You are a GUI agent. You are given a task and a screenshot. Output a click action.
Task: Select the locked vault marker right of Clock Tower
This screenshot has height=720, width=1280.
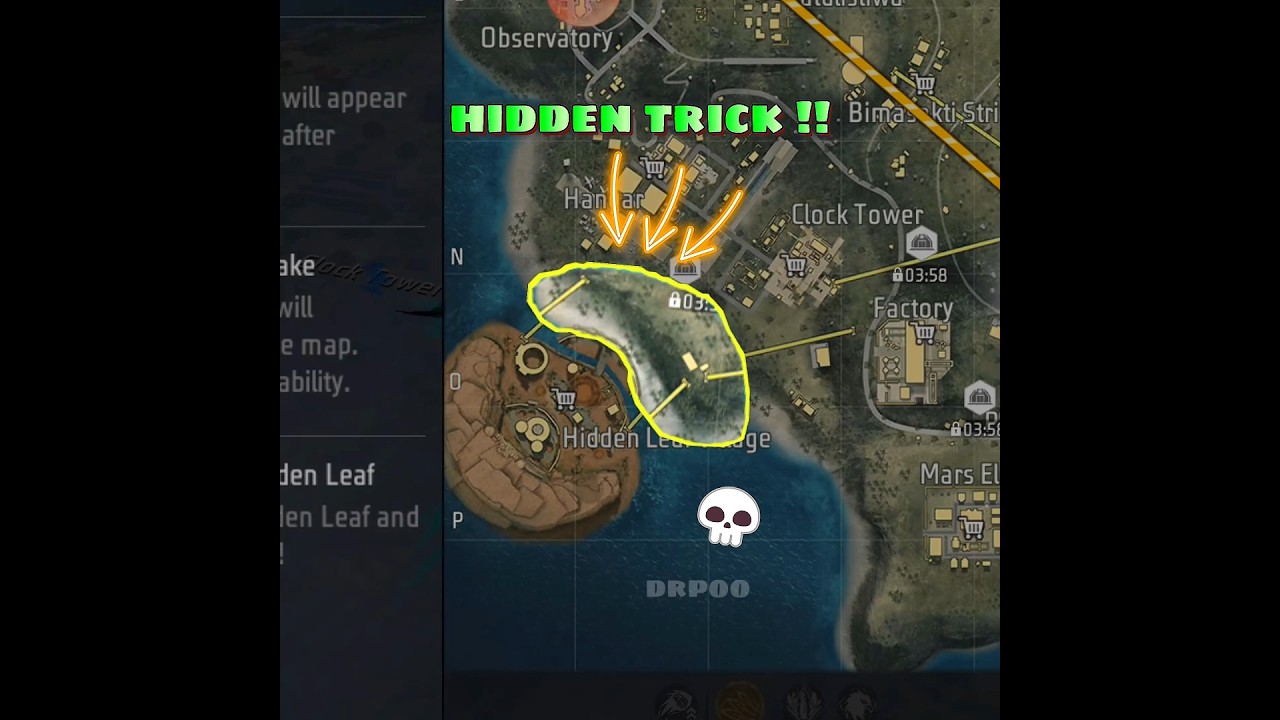920,243
